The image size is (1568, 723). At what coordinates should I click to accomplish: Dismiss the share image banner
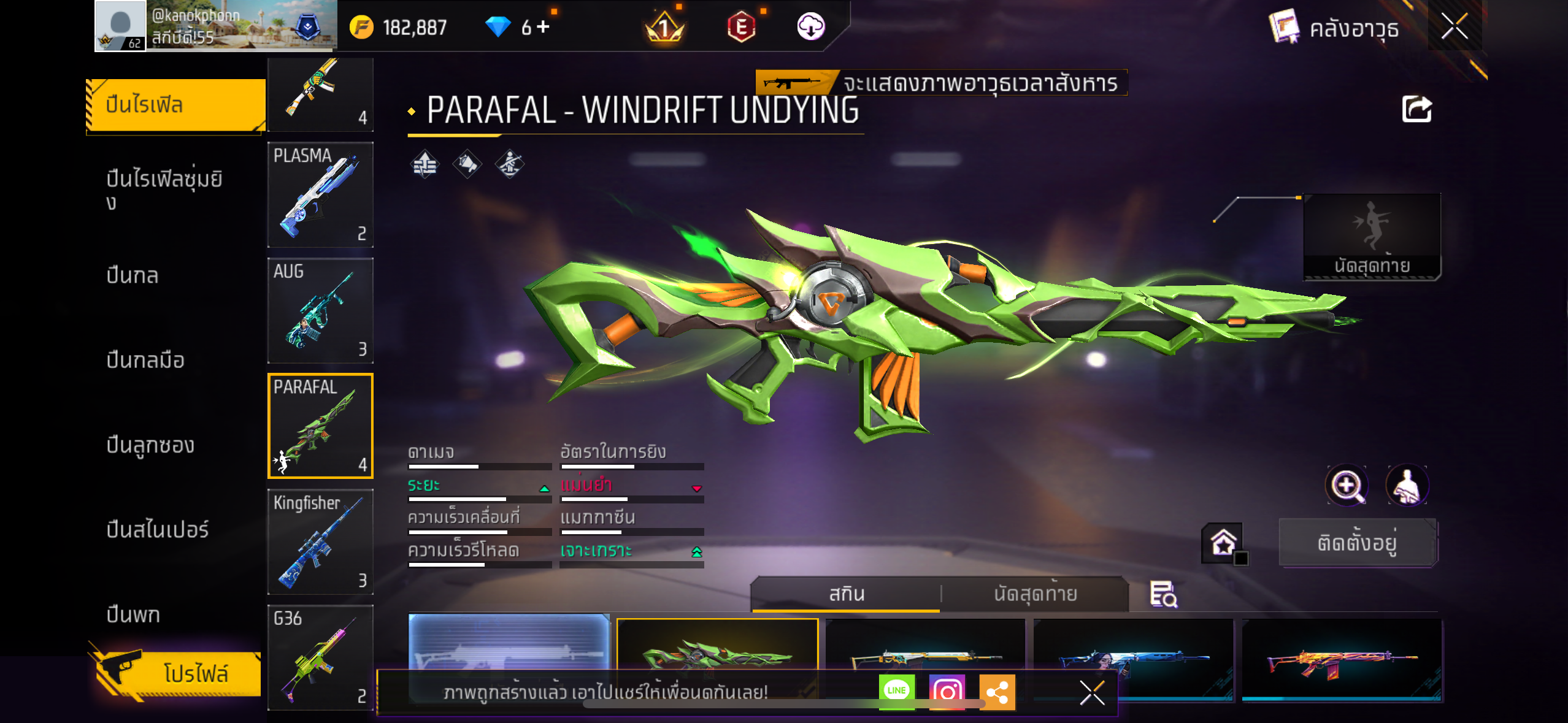pos(1092,693)
